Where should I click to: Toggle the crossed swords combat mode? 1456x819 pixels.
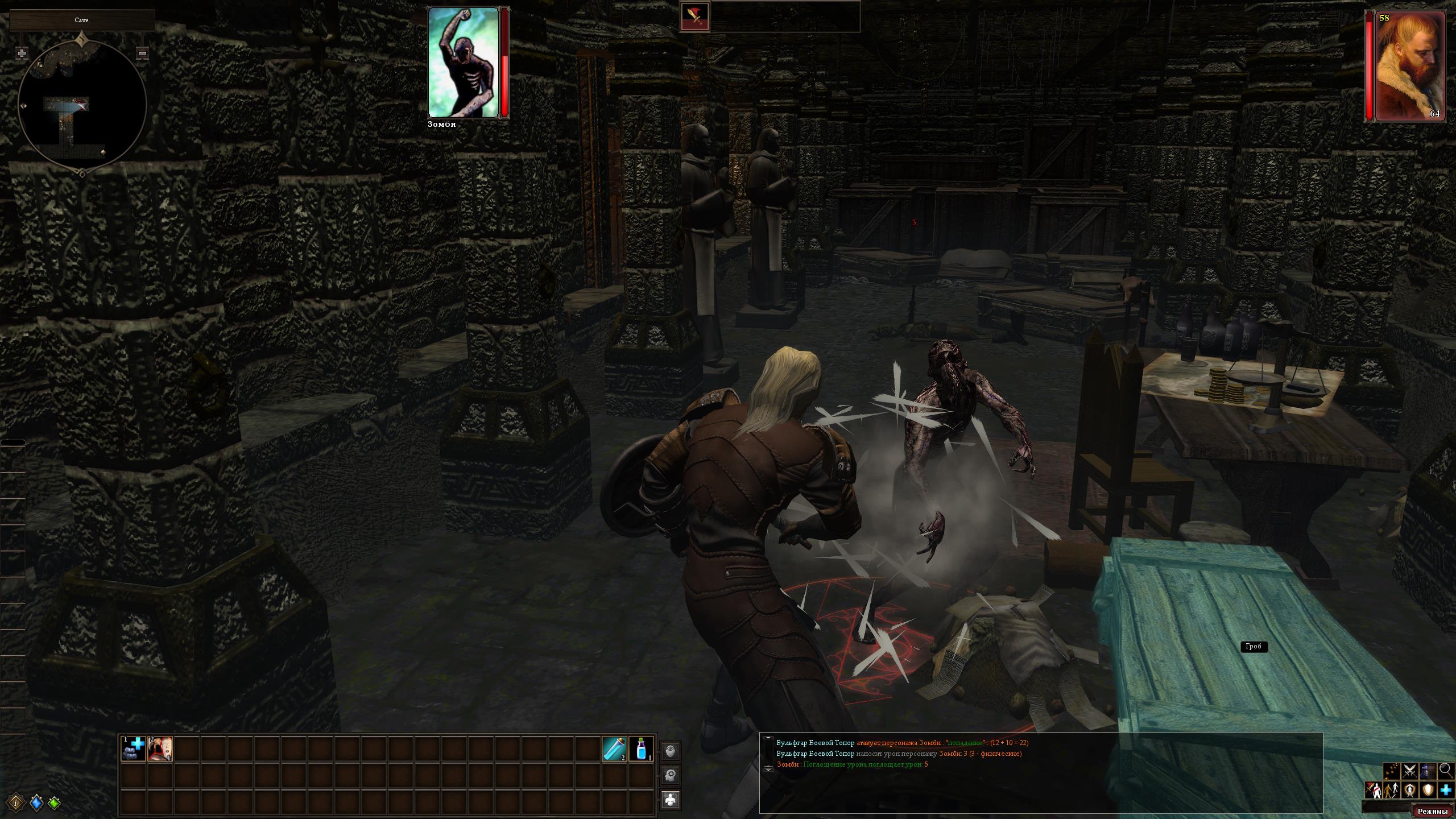click(x=1409, y=771)
